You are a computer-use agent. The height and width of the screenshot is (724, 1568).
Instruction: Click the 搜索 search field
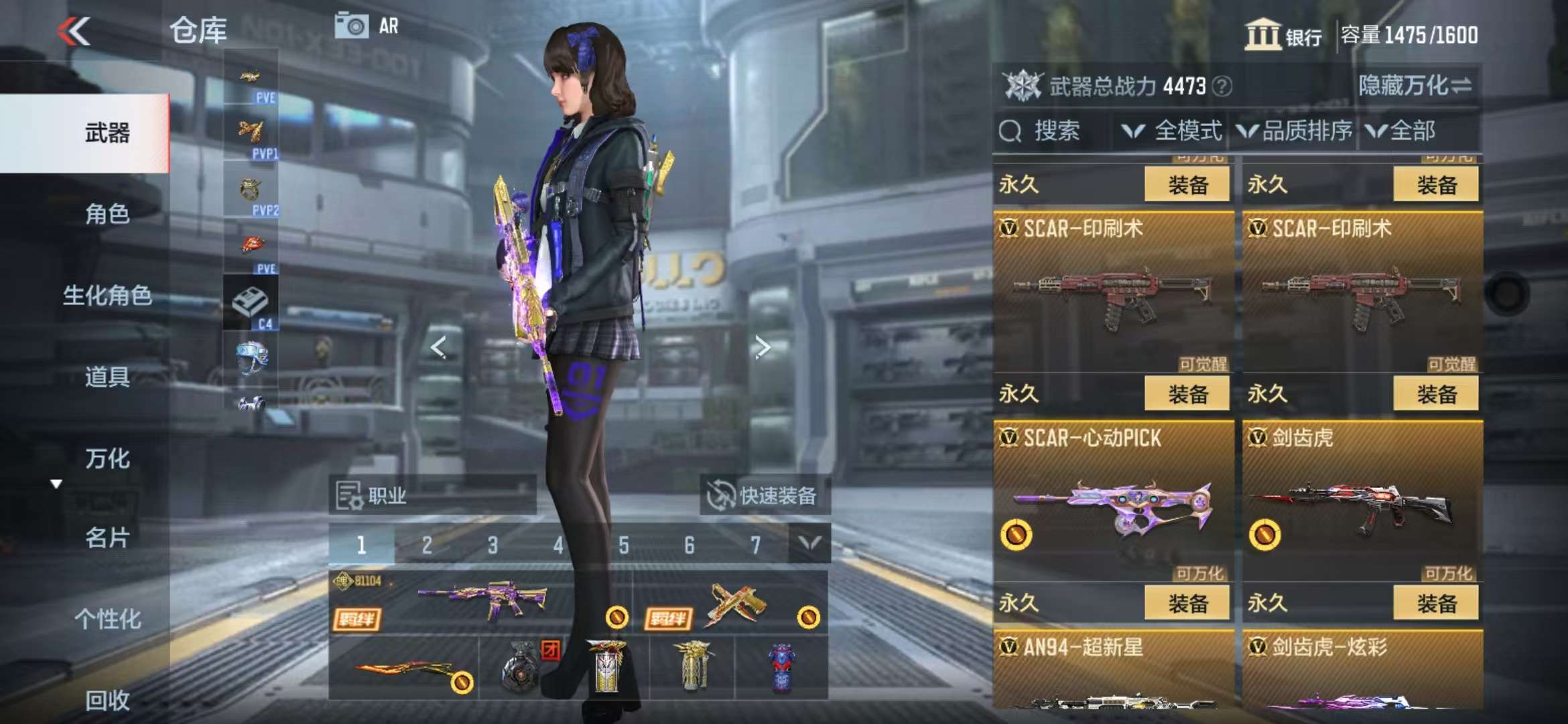pyautogui.click(x=1052, y=131)
